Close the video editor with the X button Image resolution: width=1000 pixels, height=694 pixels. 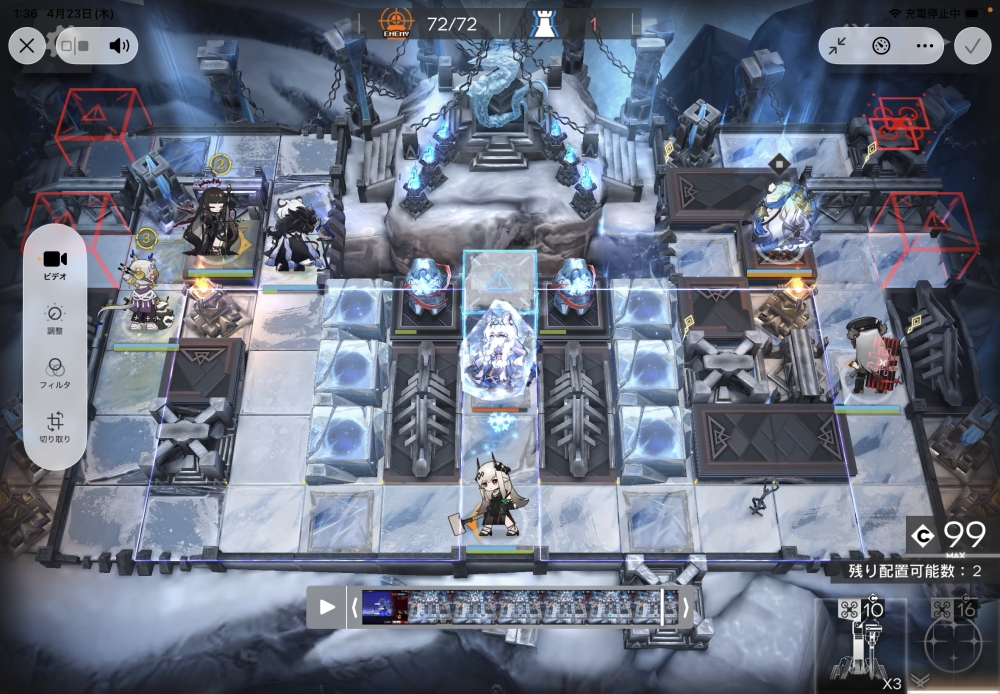(x=27, y=45)
